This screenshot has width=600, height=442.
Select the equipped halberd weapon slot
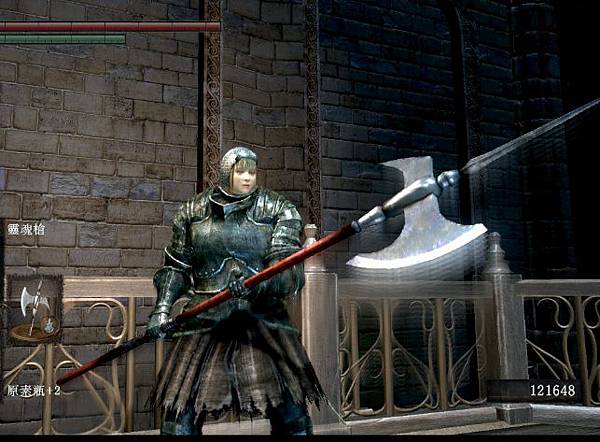pyautogui.click(x=34, y=309)
